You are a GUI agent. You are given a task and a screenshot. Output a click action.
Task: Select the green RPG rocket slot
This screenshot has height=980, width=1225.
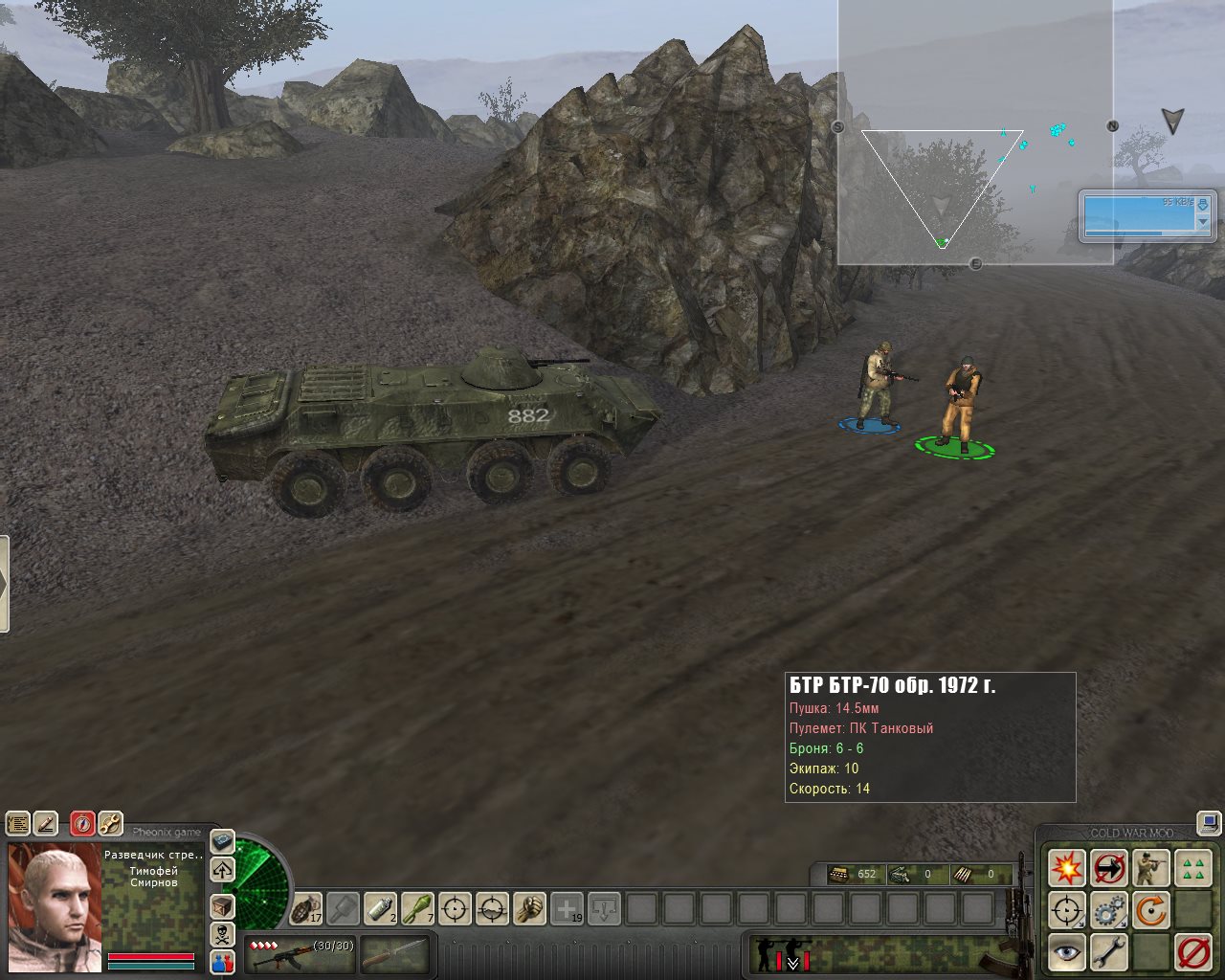pos(417,908)
